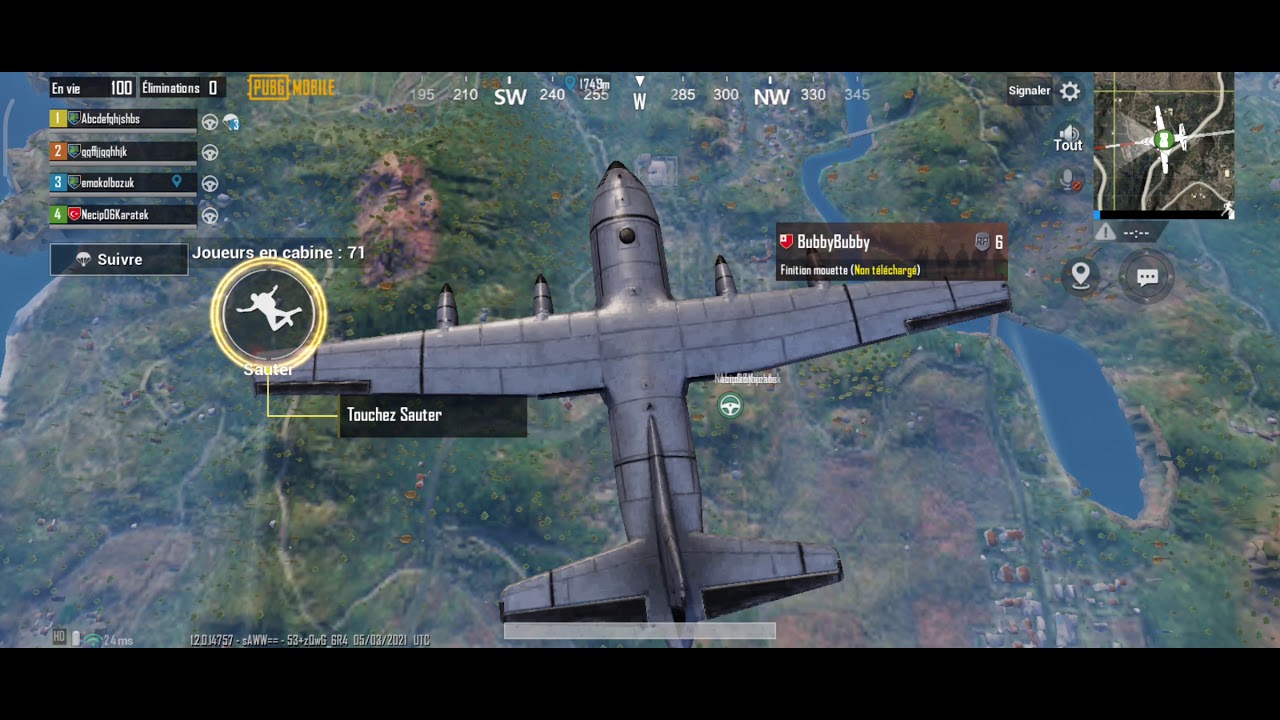Unmute the microphone icon
This screenshot has height=720, width=1280.
pyautogui.click(x=1069, y=181)
